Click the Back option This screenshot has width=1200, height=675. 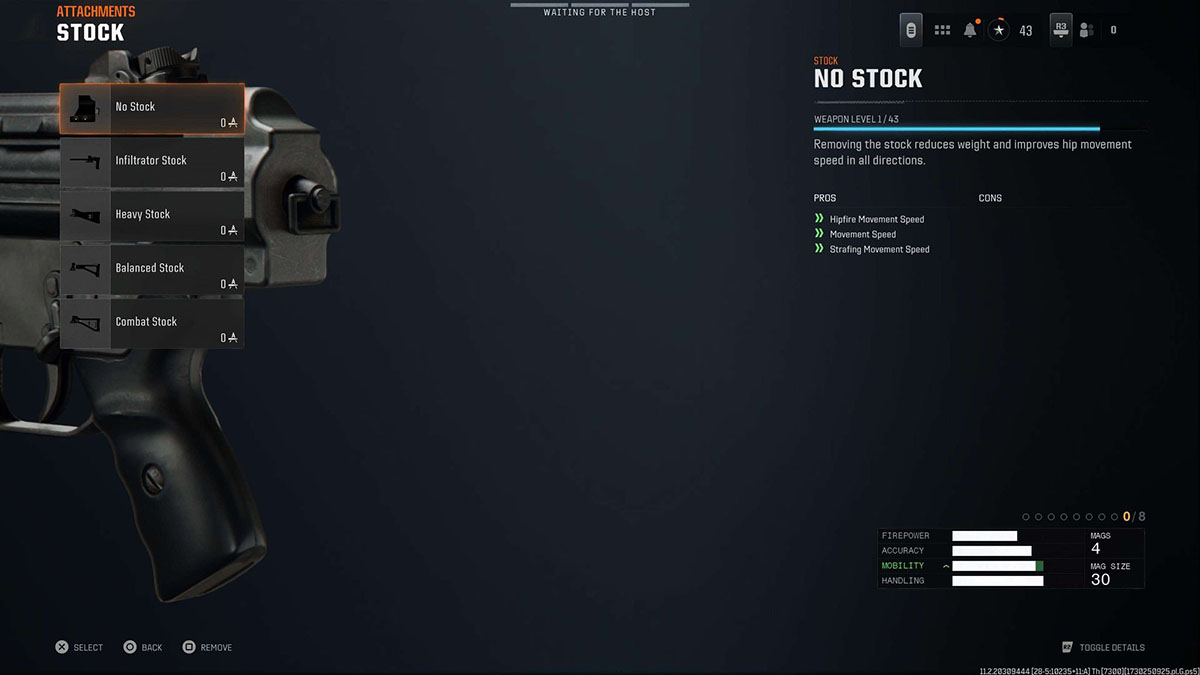coord(143,648)
